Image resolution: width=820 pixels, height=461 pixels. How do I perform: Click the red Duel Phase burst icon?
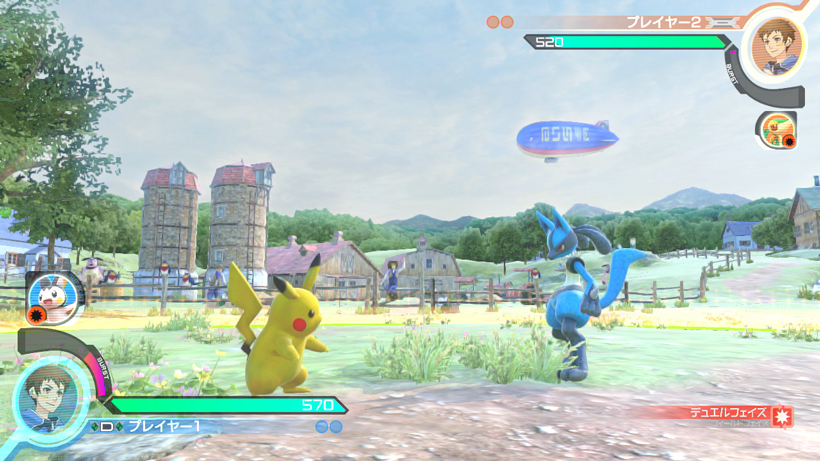(783, 415)
